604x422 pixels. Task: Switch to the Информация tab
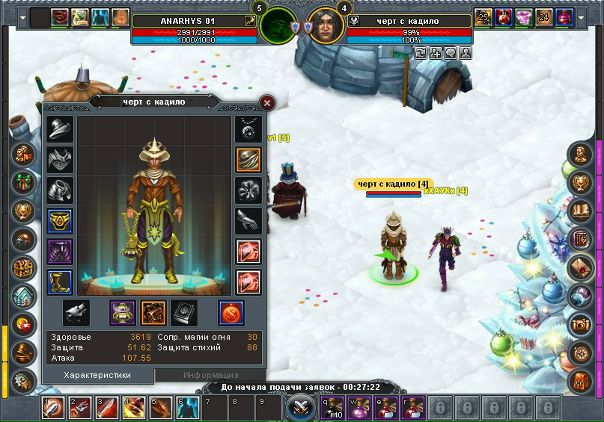pyautogui.click(x=210, y=375)
